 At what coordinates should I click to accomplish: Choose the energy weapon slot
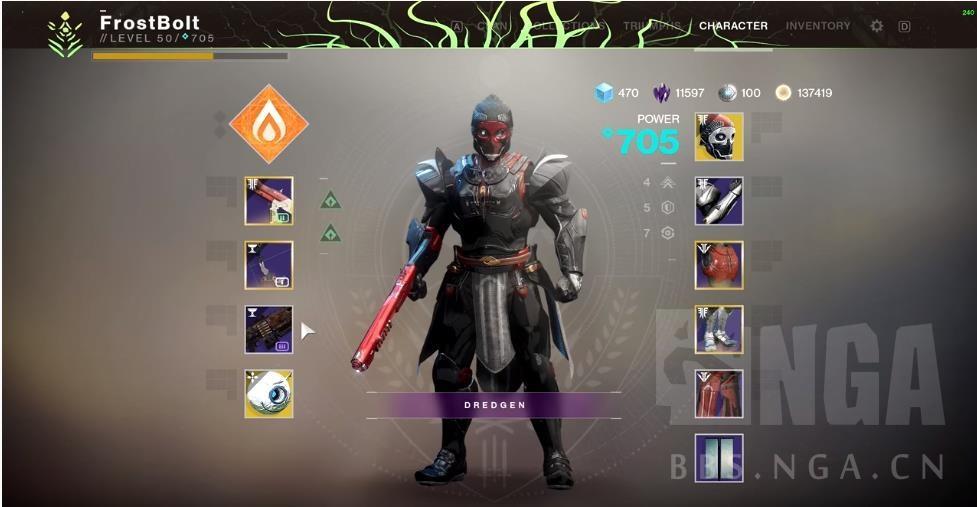pyautogui.click(x=269, y=265)
